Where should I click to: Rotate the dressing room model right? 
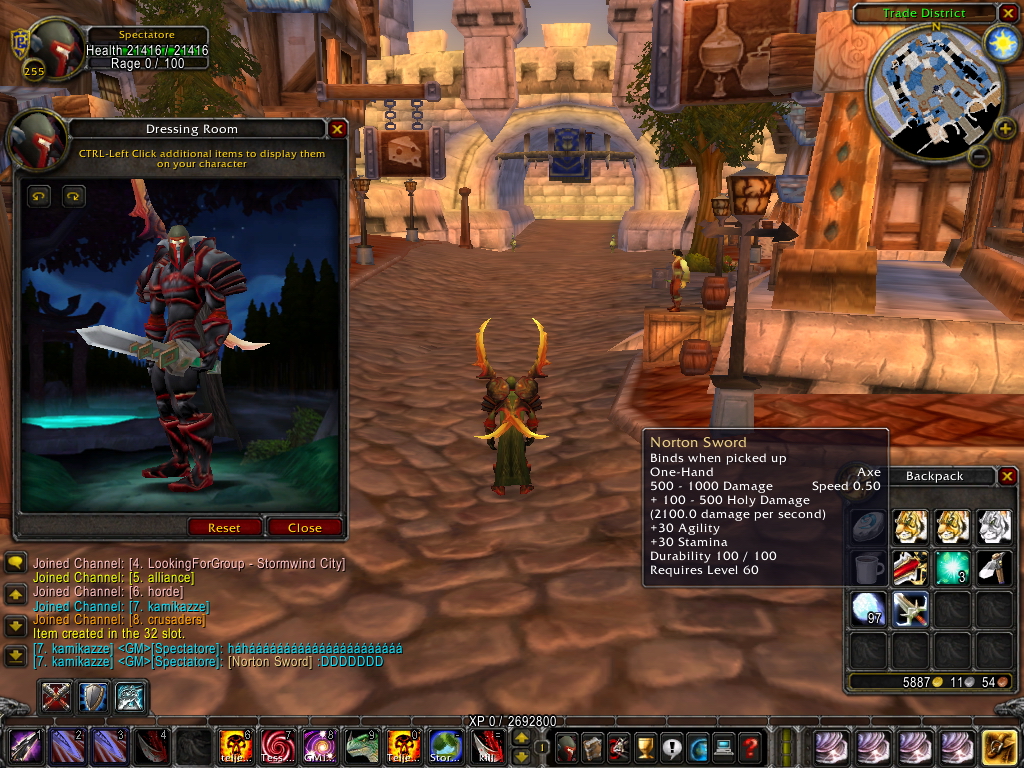(73, 196)
